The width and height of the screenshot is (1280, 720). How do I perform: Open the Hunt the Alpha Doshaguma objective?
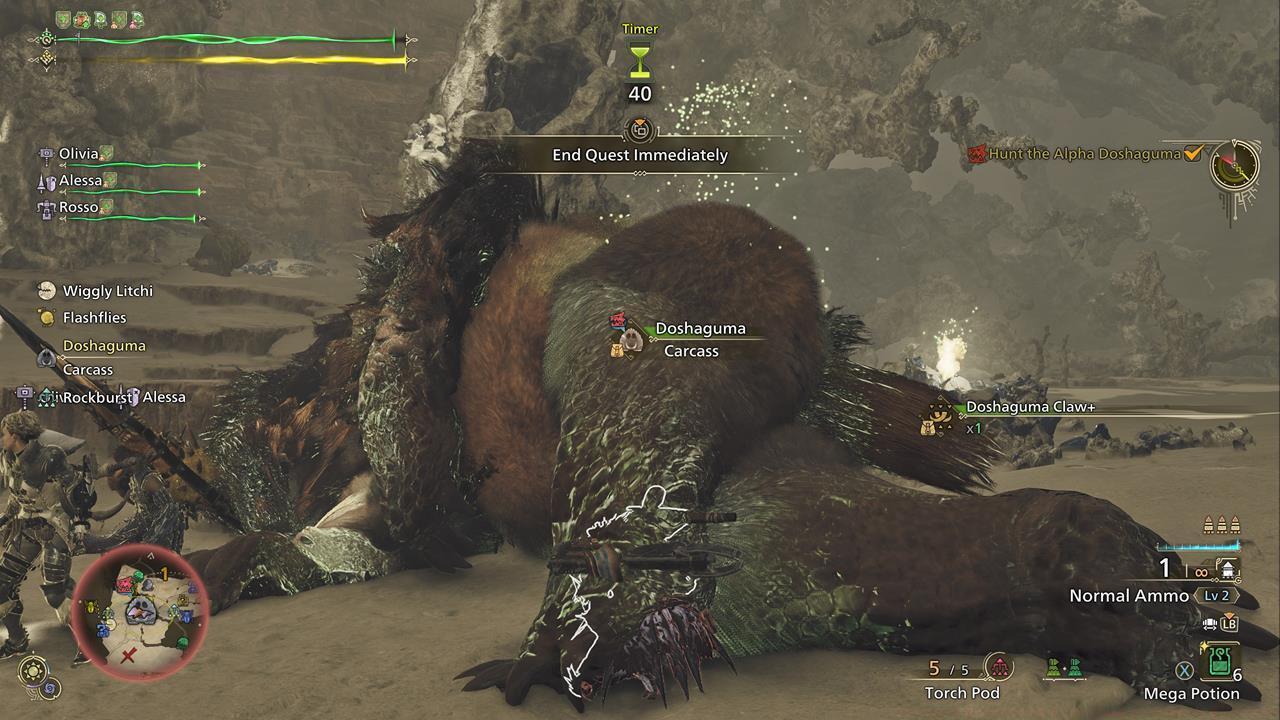pos(1085,154)
